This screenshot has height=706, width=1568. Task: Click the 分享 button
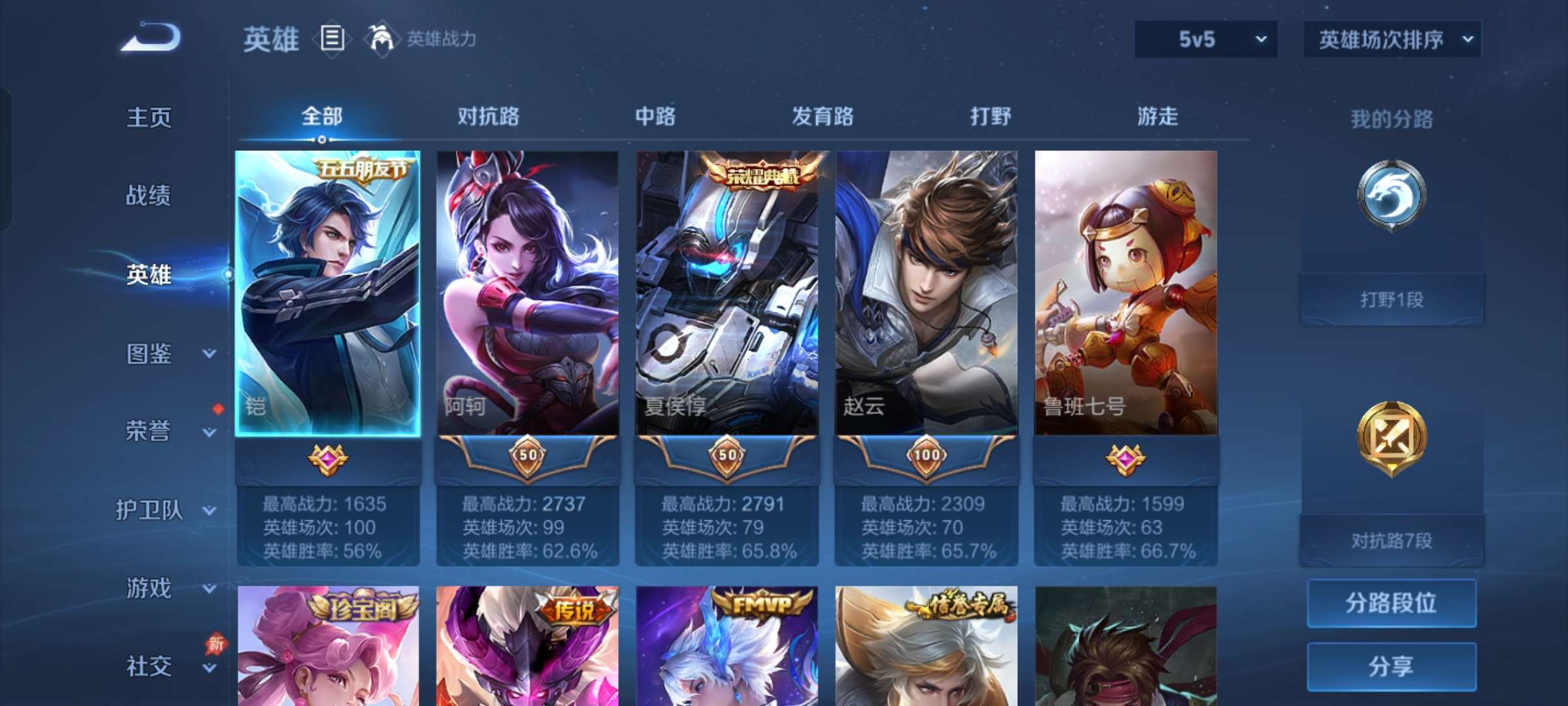coord(1390,665)
